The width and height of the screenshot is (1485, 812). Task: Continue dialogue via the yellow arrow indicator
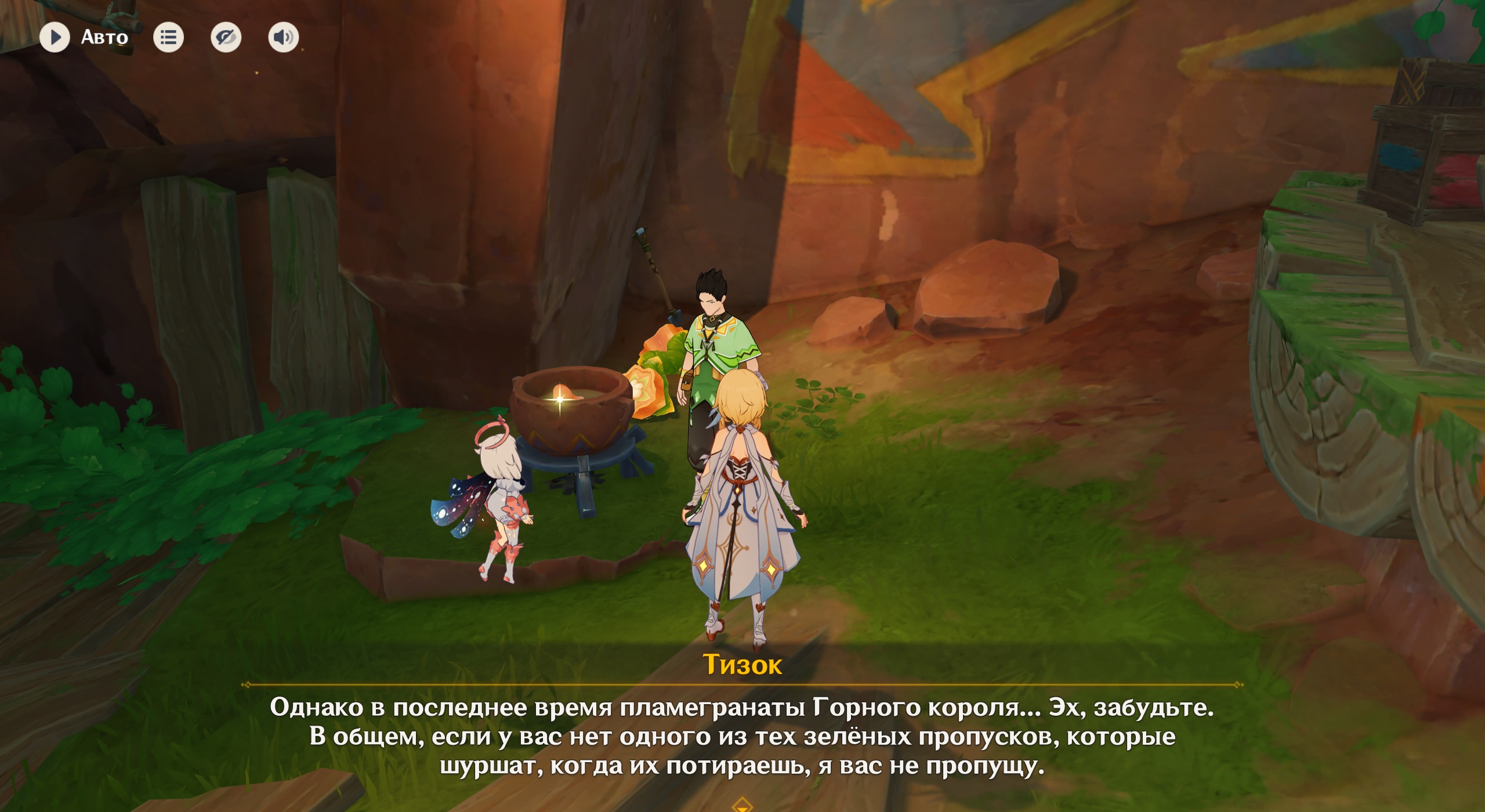point(742,804)
